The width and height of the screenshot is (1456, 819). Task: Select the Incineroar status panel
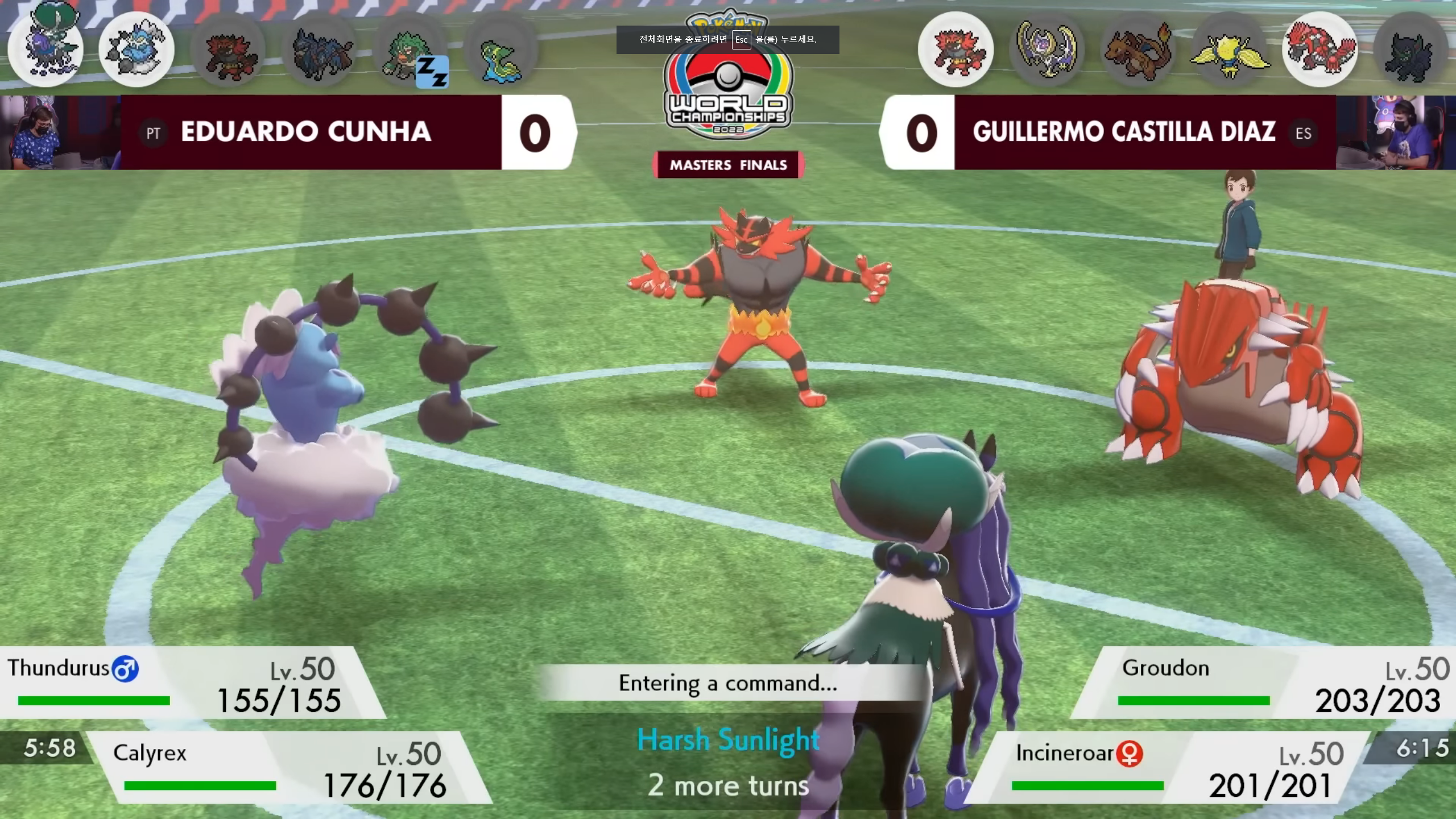click(1172, 768)
